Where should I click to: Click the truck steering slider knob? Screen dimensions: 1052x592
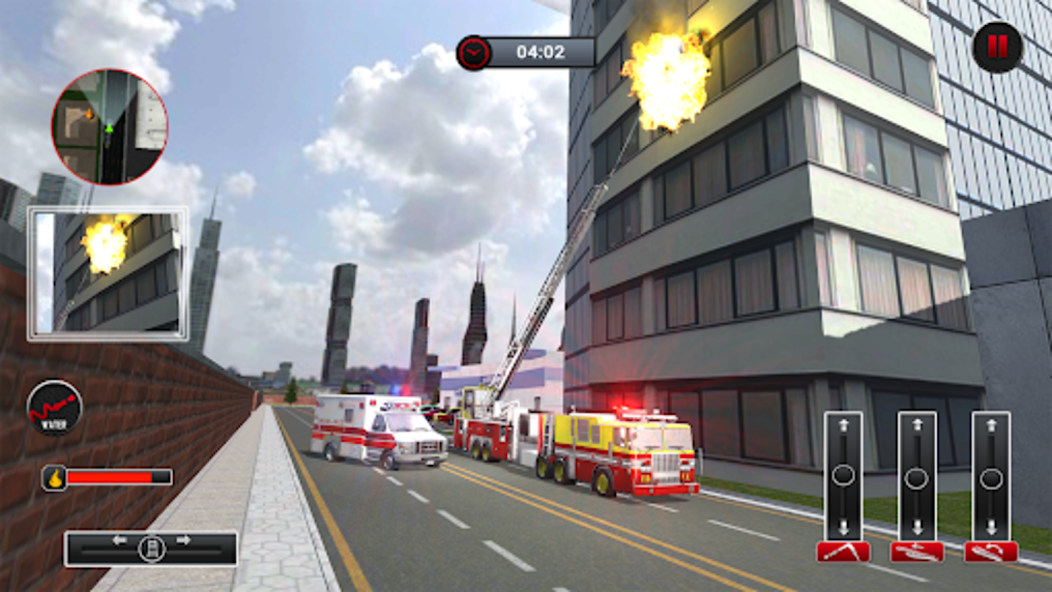(x=151, y=549)
